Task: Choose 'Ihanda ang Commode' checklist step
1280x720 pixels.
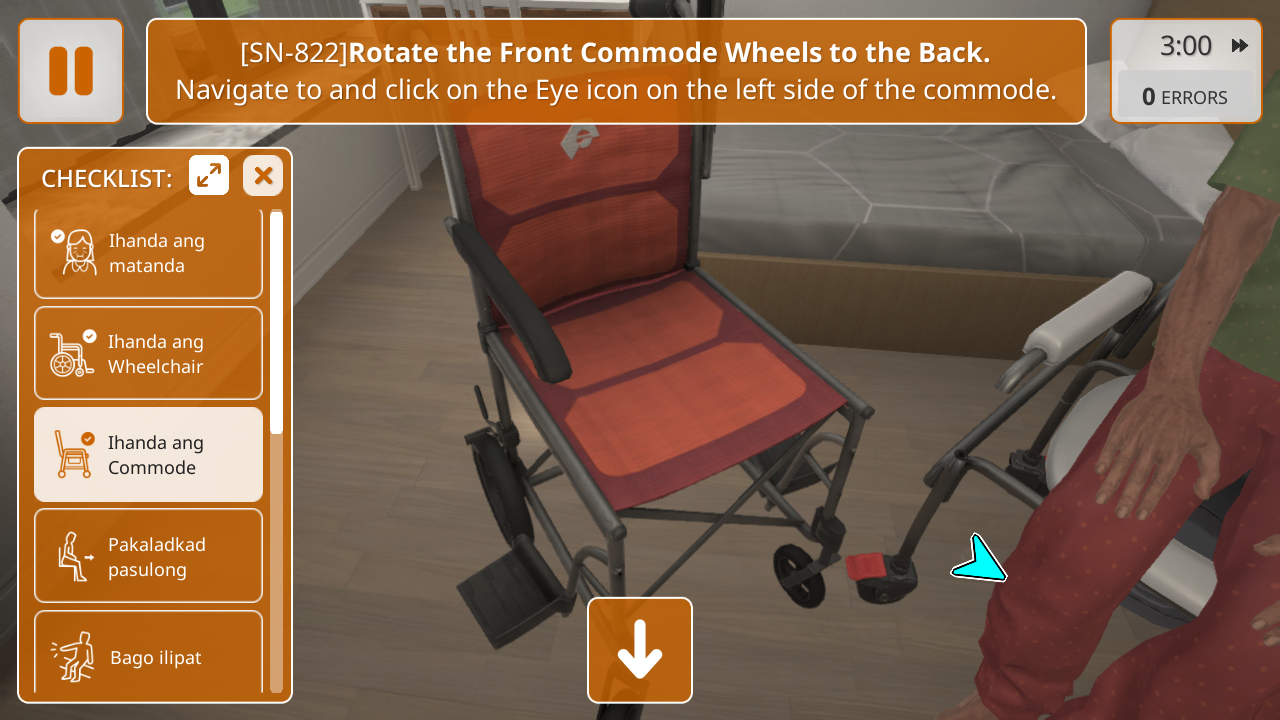Action: click(148, 455)
